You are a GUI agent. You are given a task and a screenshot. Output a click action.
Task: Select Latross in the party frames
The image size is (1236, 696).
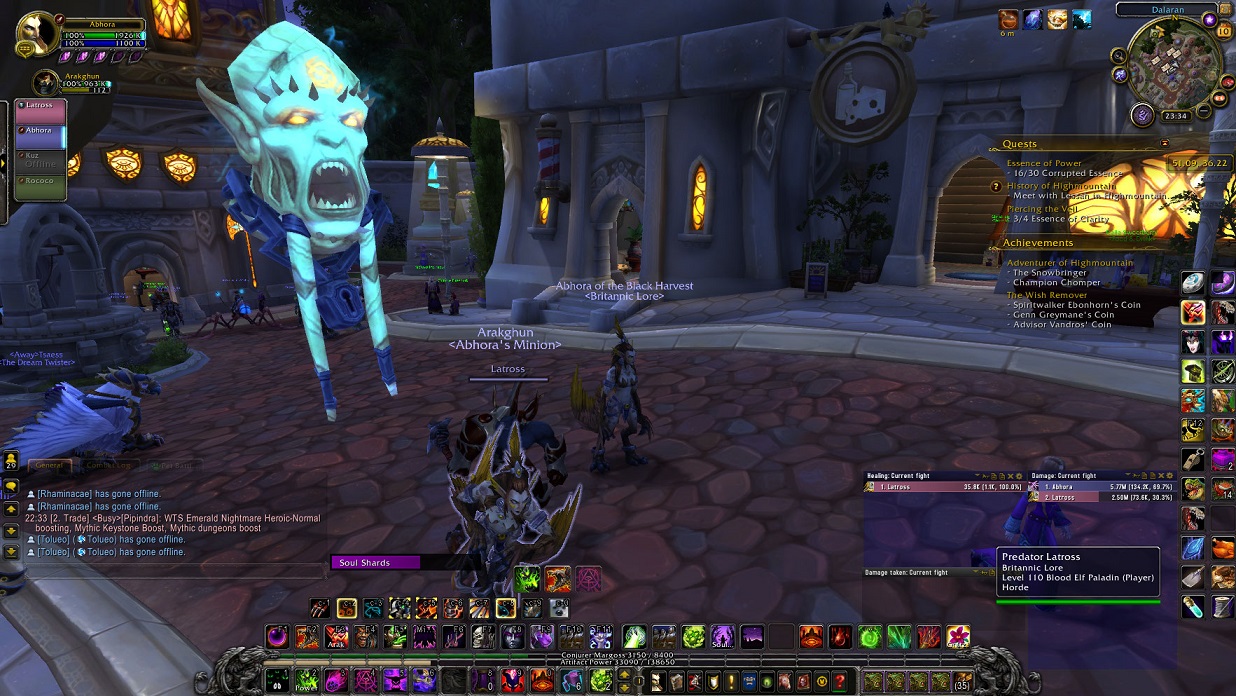[40, 111]
